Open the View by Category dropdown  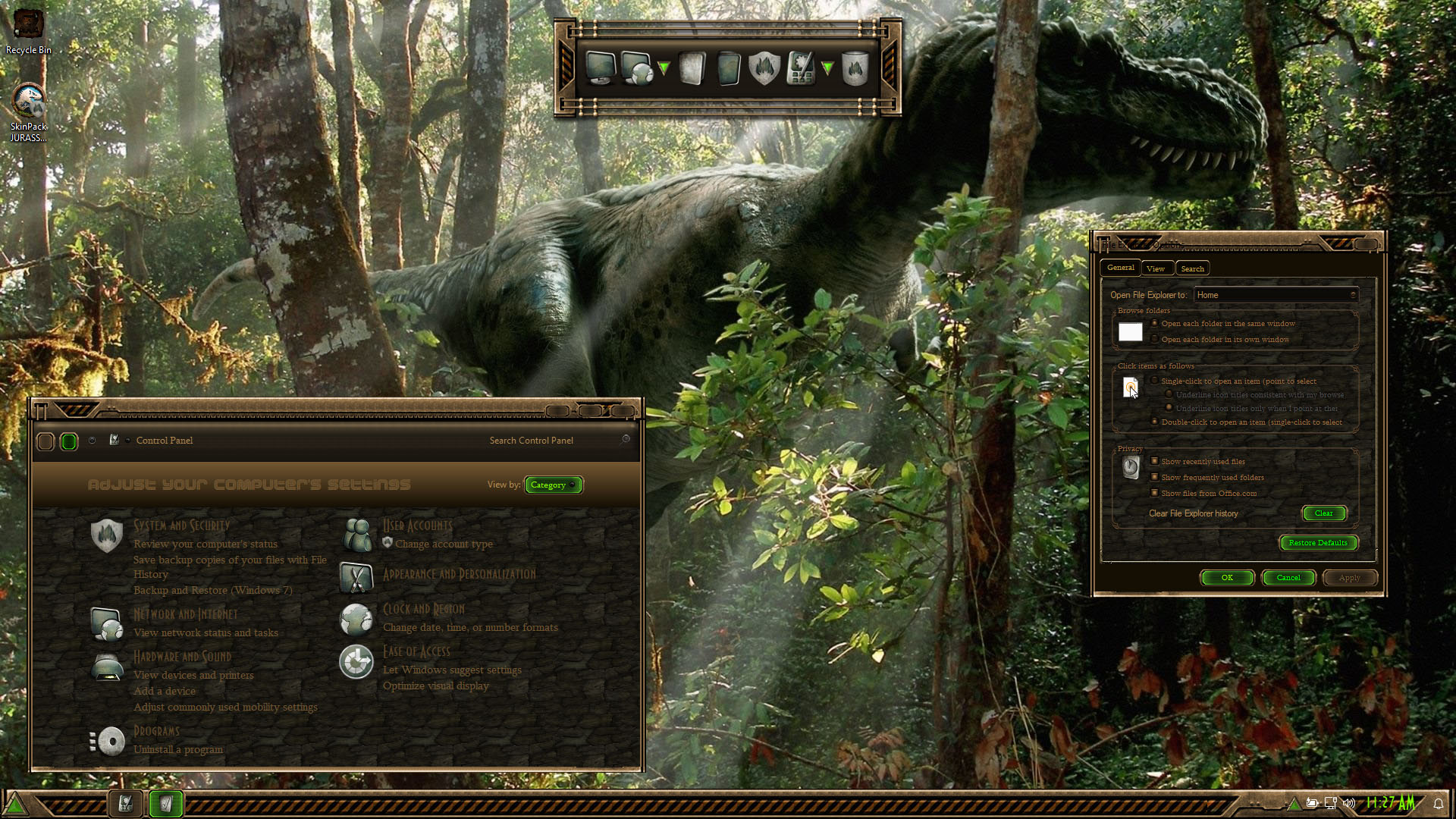point(553,485)
